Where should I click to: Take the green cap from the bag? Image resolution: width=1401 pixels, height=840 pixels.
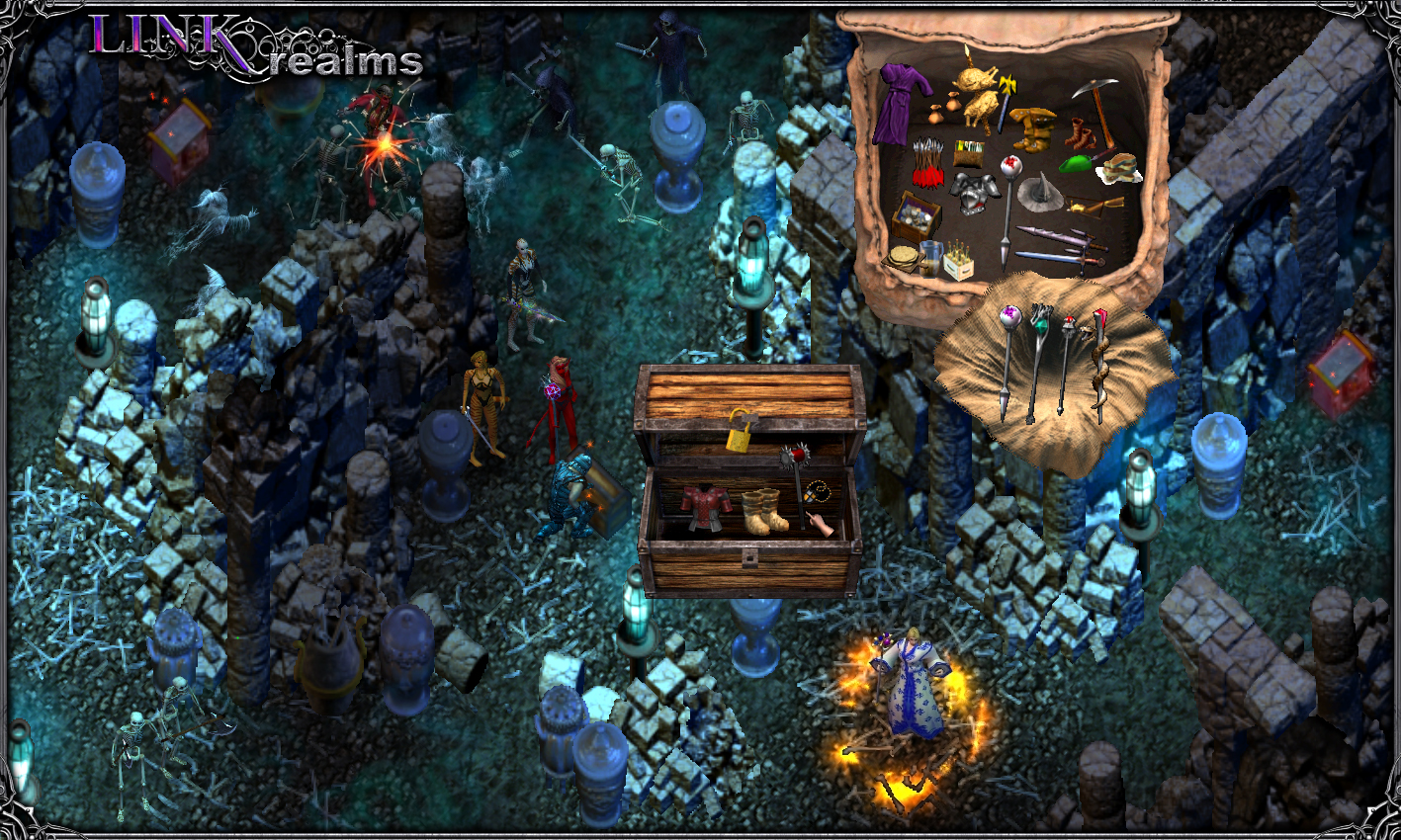point(1078,162)
